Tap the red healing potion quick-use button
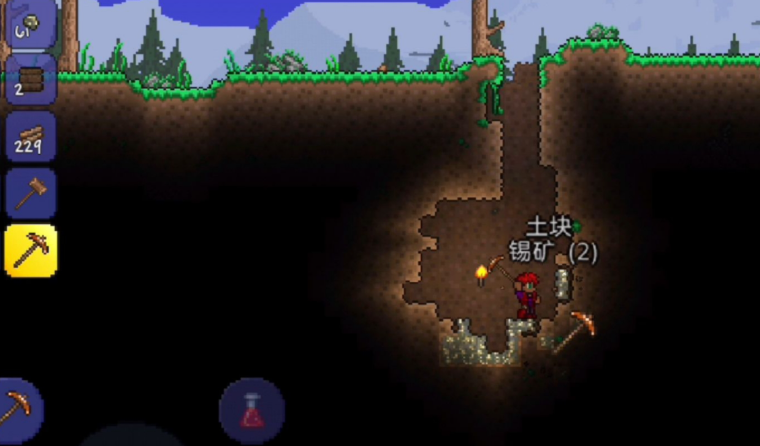 251,410
